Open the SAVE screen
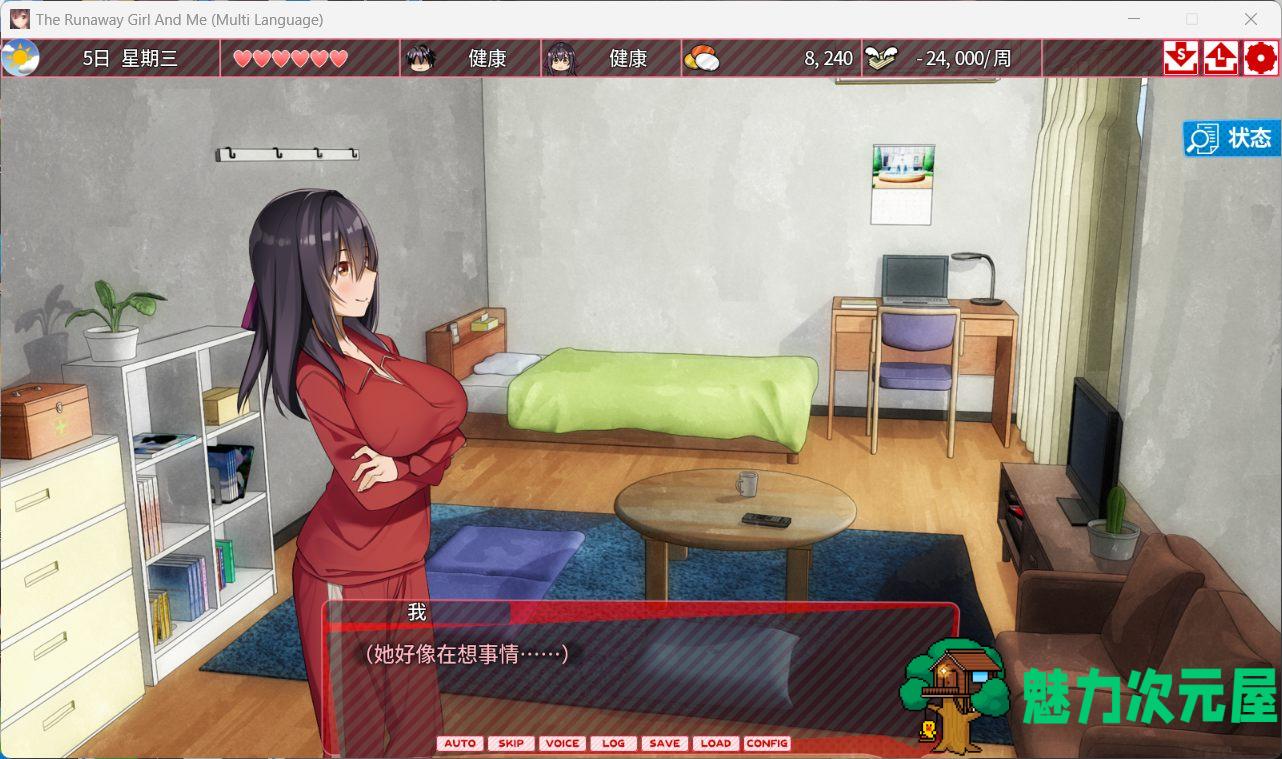Viewport: 1282px width, 759px height. (x=664, y=743)
